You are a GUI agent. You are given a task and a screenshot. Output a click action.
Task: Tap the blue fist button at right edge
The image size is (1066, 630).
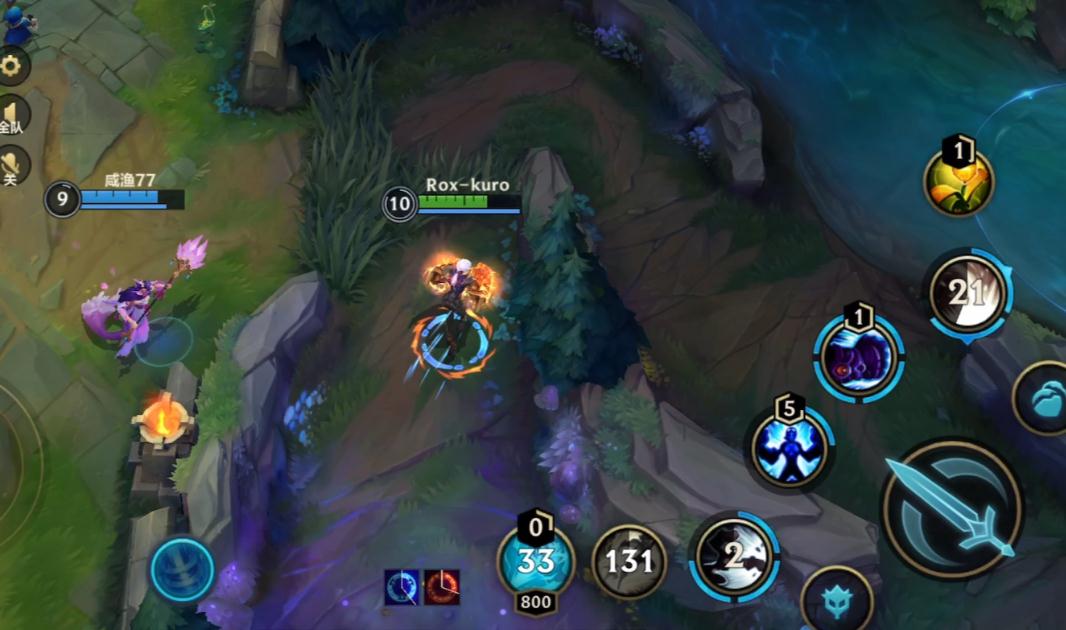click(x=1044, y=398)
